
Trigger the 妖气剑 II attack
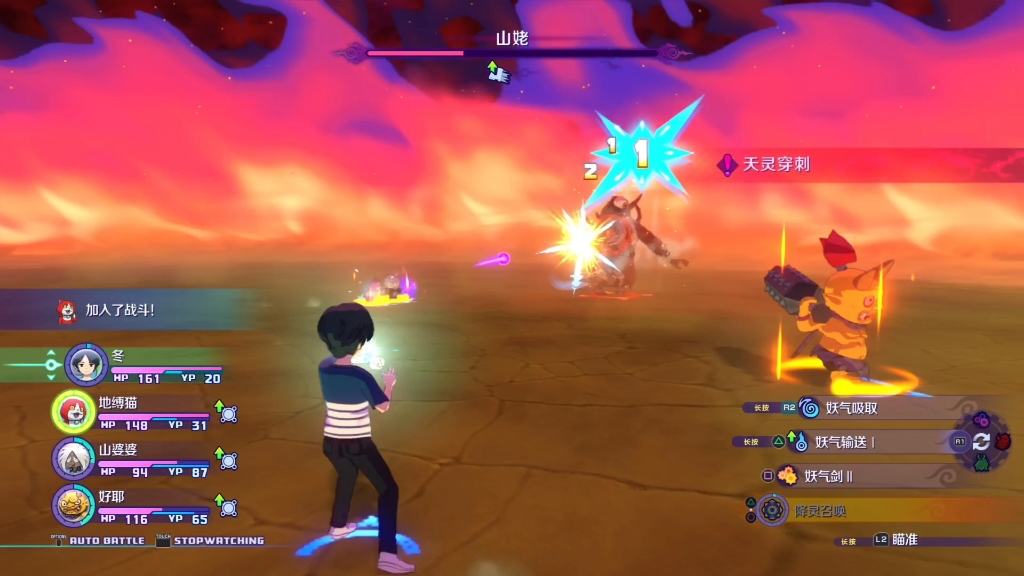[x=827, y=476]
